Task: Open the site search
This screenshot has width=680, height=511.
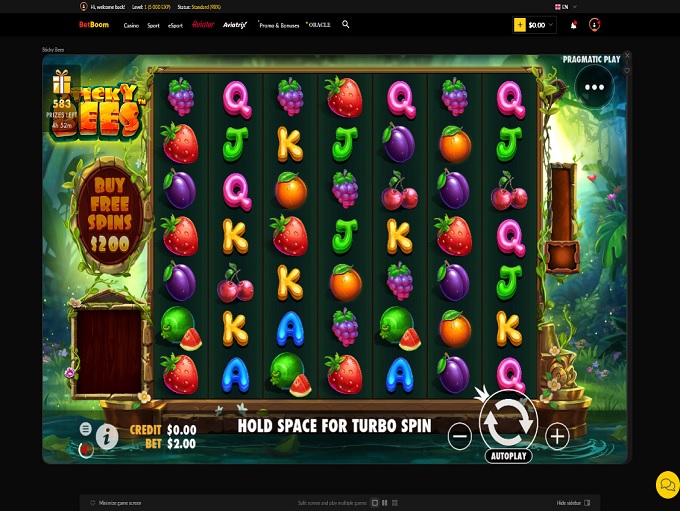Action: click(346, 24)
